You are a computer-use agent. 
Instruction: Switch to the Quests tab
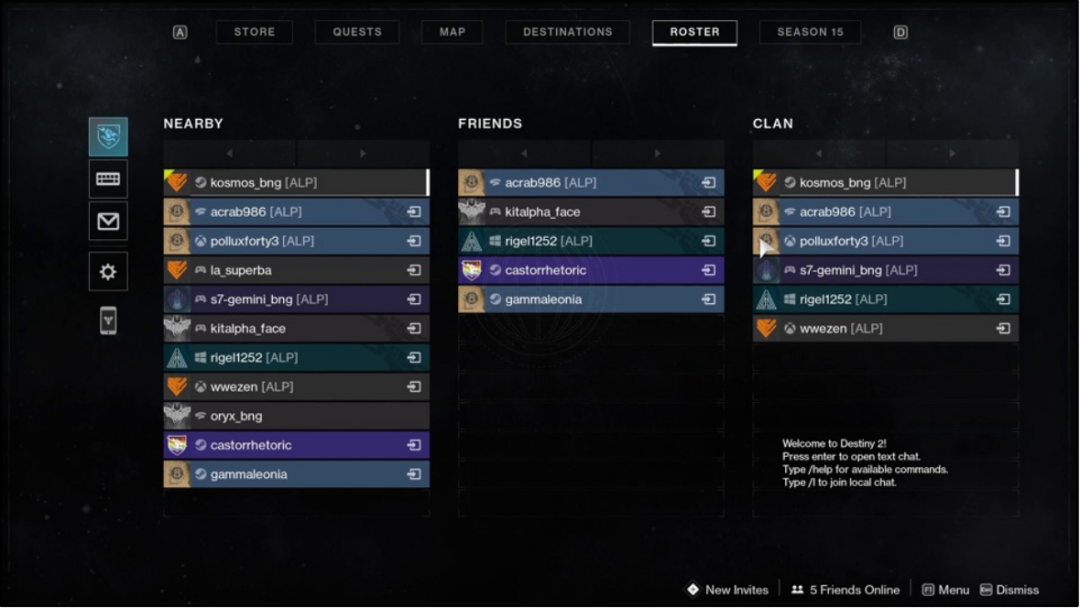tap(357, 32)
